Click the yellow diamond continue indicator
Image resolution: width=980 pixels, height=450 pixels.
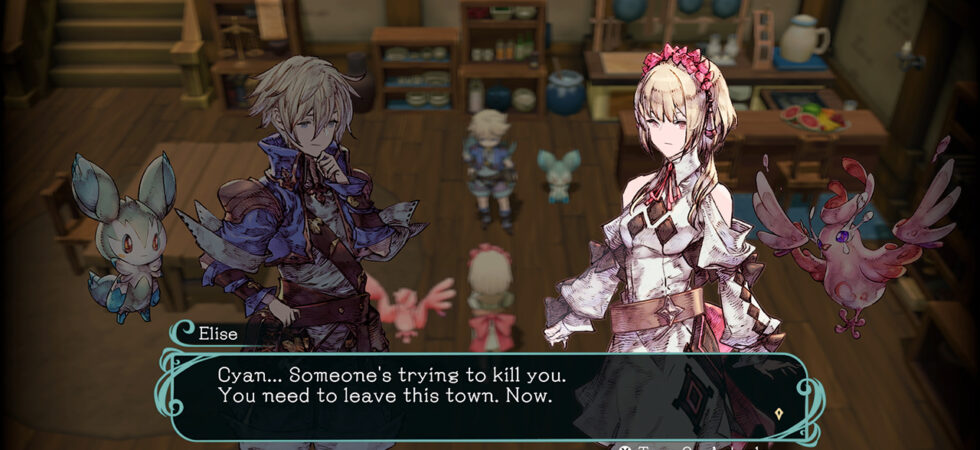pos(778,412)
